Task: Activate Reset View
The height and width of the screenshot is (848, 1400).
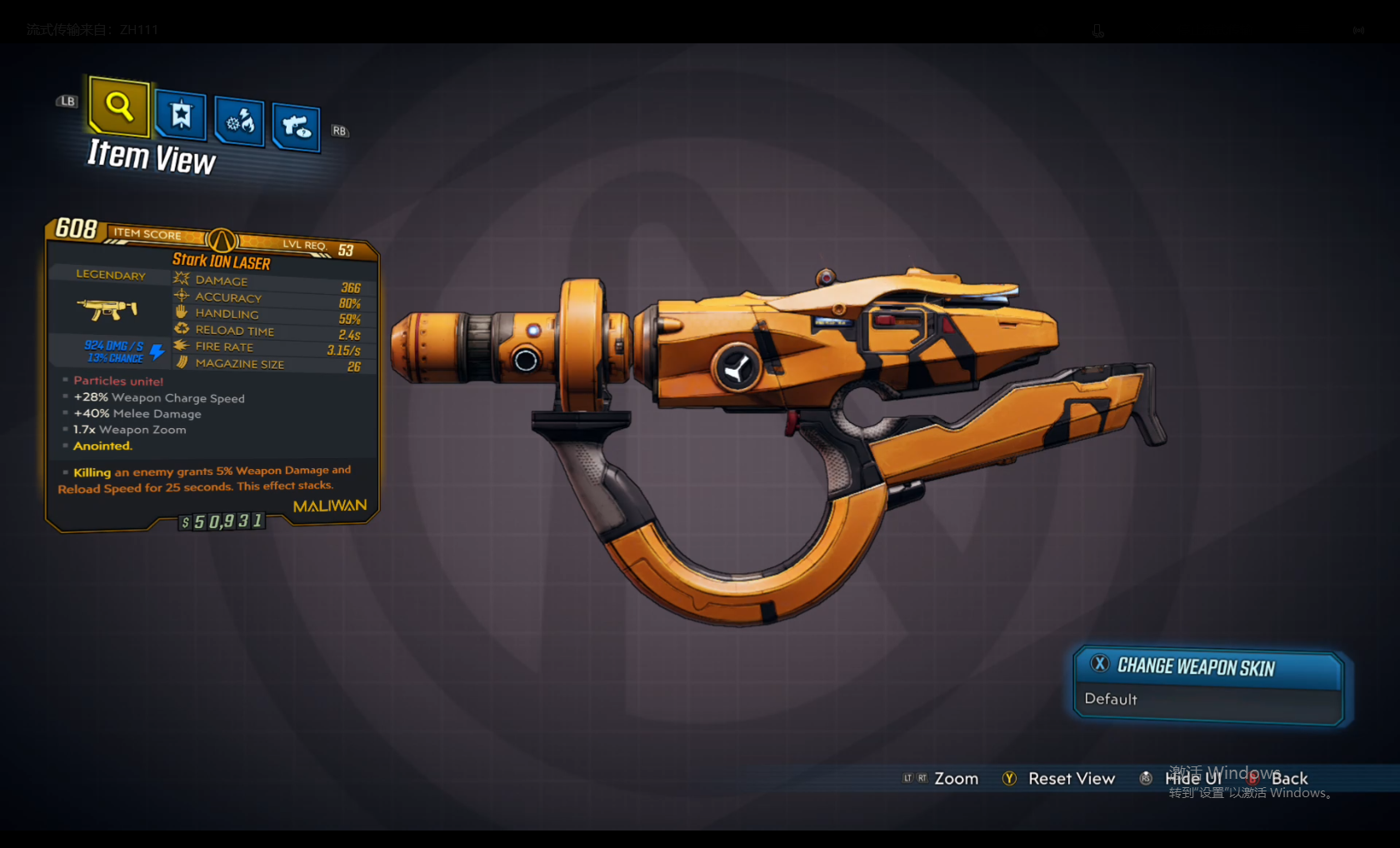Action: pyautogui.click(x=1072, y=778)
